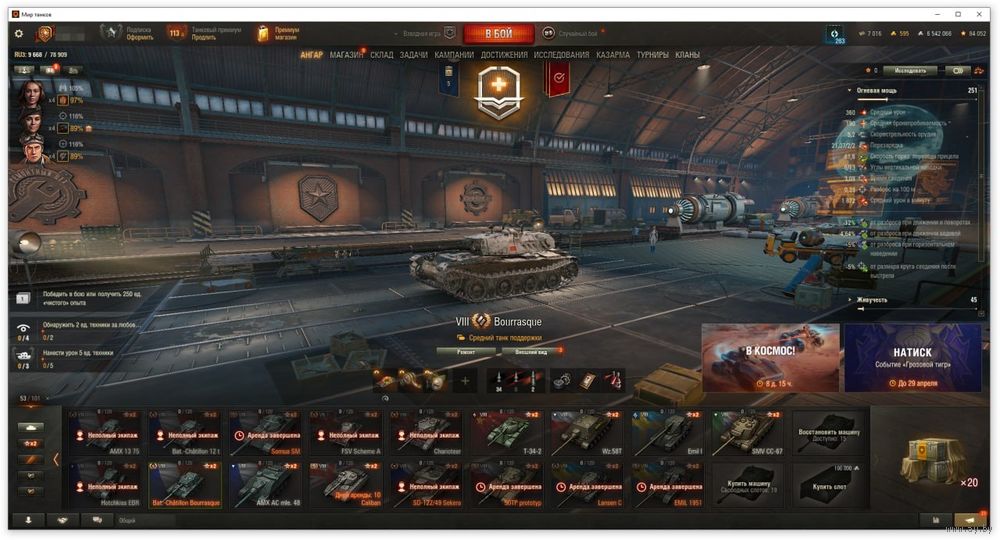Image resolution: width=1000 pixels, height=540 pixels.
Task: Open the НАТИСК event banner
Action: (x=912, y=357)
